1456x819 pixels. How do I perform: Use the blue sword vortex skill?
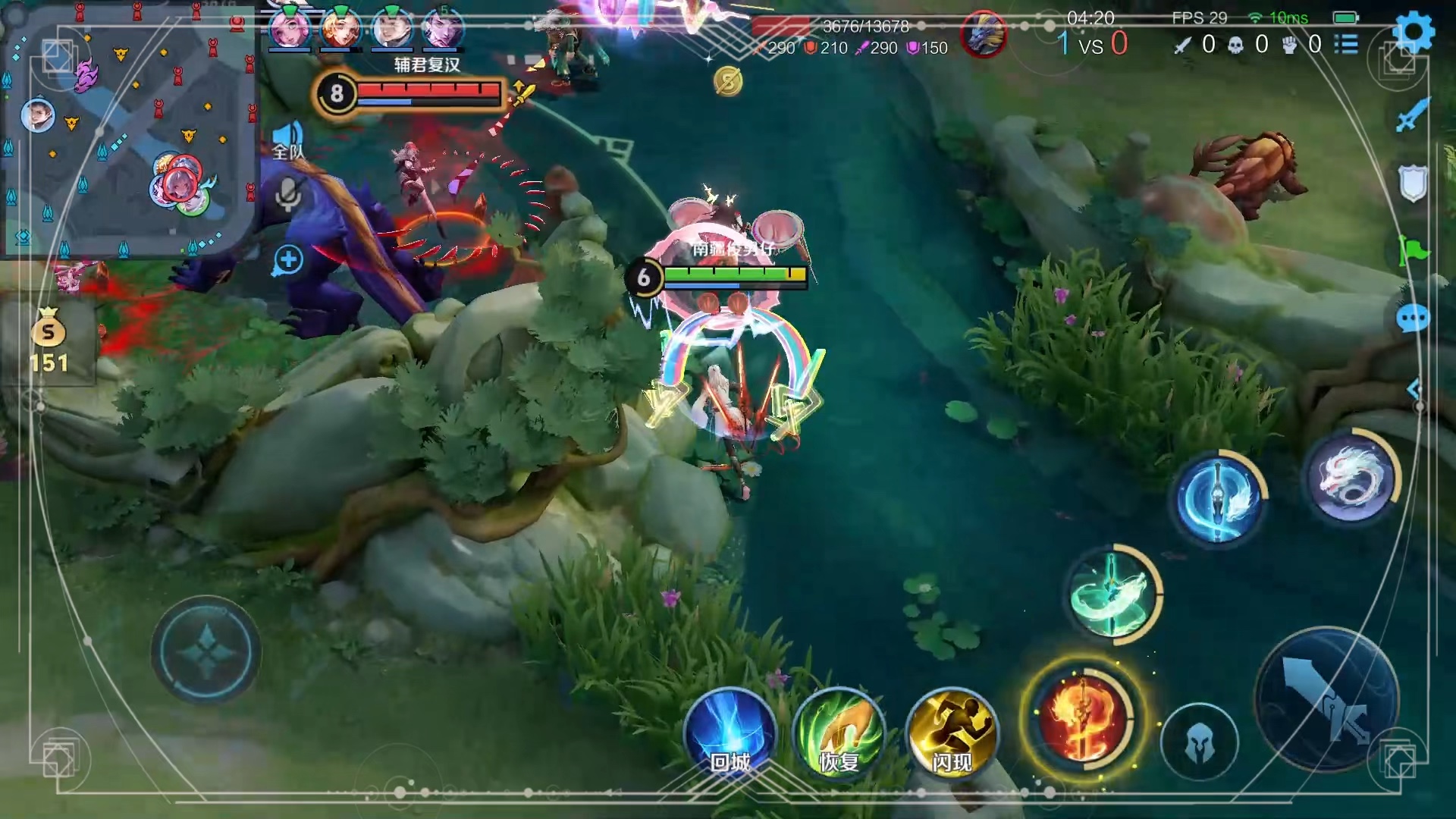click(1219, 497)
